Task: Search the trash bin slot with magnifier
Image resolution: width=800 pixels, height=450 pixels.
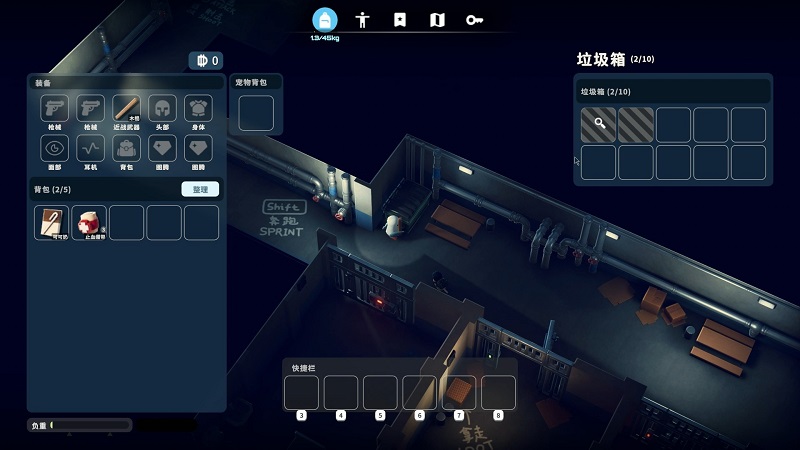Action: pyautogui.click(x=599, y=124)
